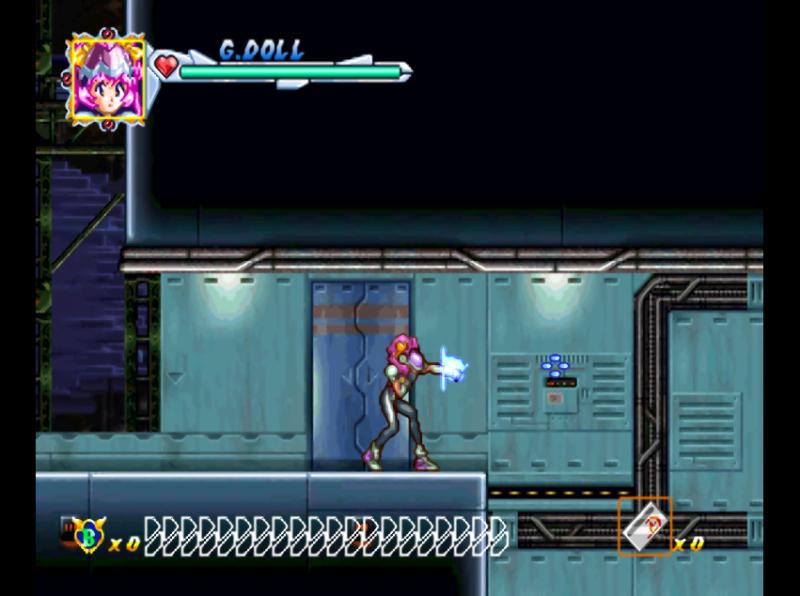Select the orange-framed item card icon
800x596 pixels.
pyautogui.click(x=645, y=526)
